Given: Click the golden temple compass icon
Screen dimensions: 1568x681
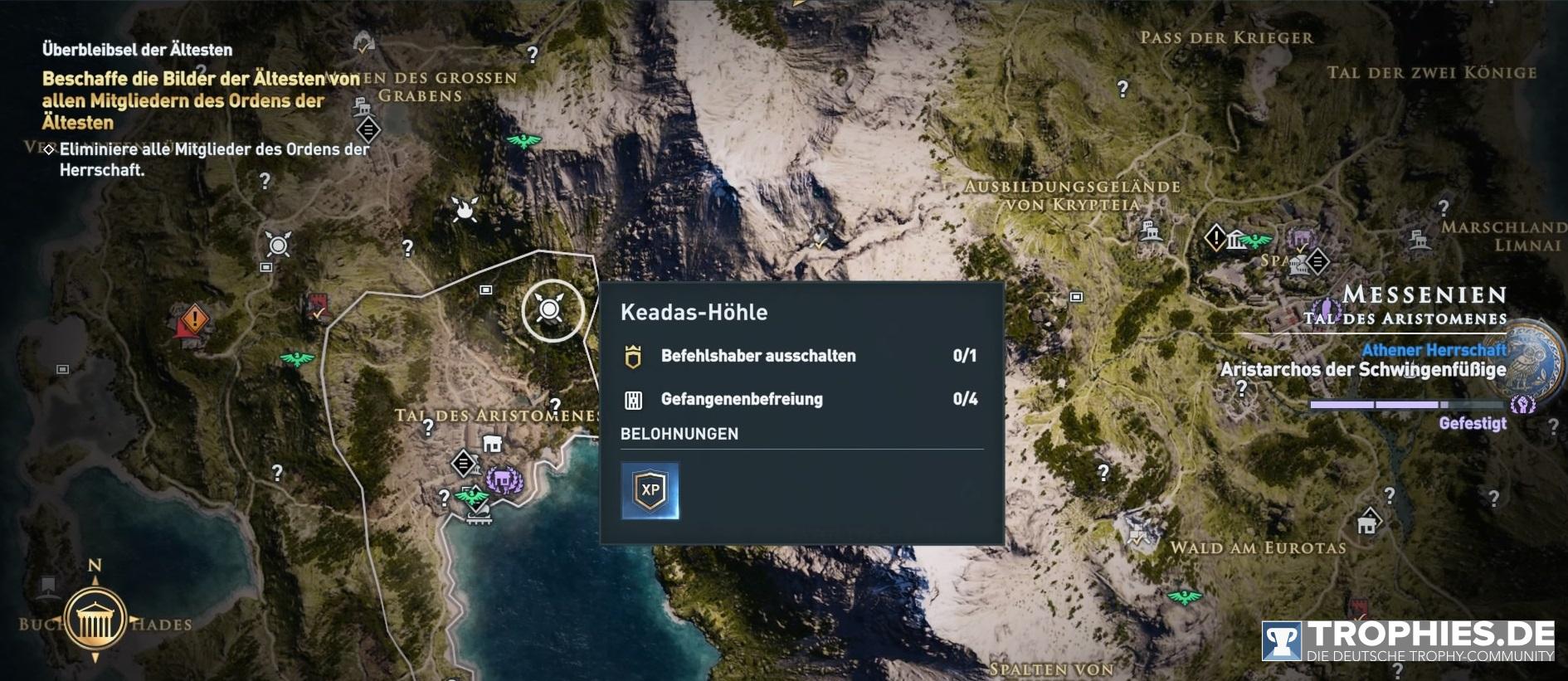Looking at the screenshot, I should (95, 620).
